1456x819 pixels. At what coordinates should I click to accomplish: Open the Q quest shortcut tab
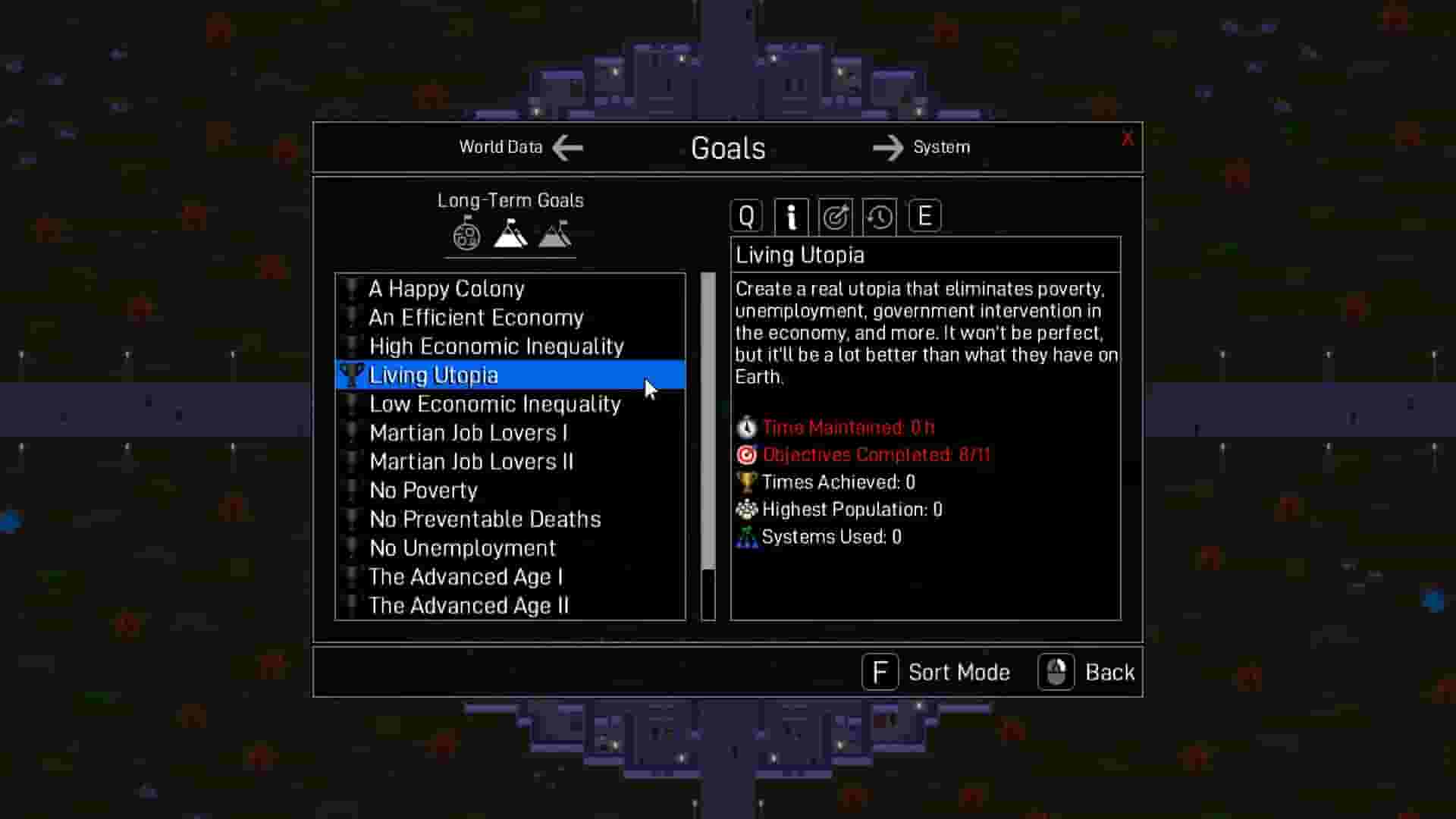[x=746, y=215]
